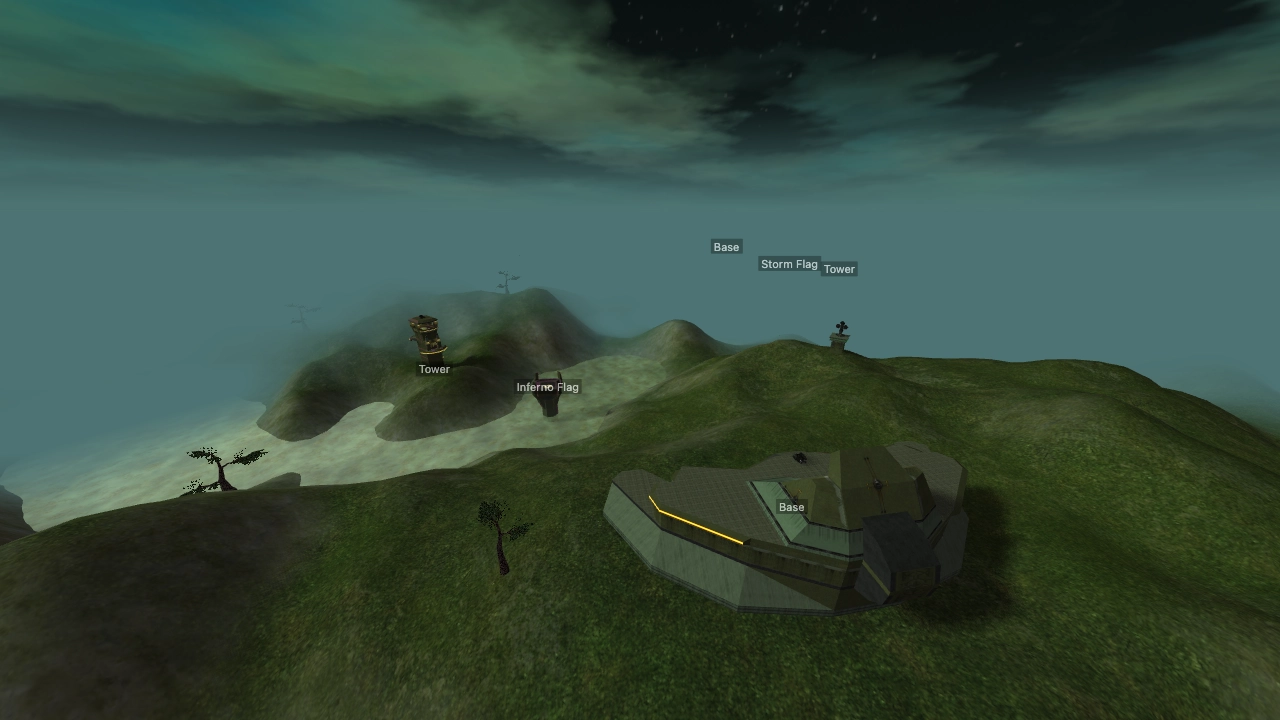
Task: Expand the right 'Tower' label near the horizon
Action: click(840, 268)
